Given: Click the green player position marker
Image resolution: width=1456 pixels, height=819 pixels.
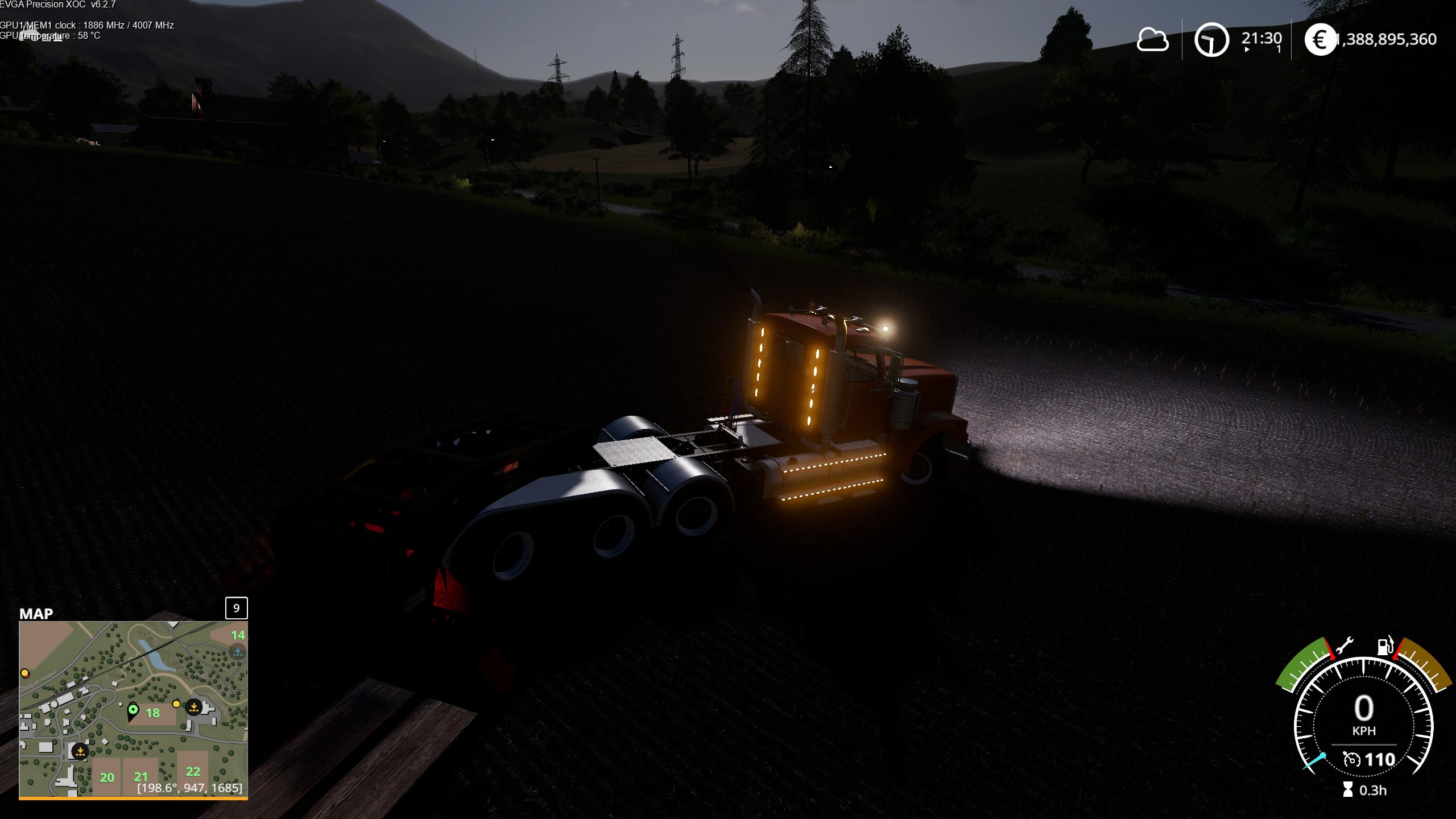Looking at the screenshot, I should pos(133,711).
